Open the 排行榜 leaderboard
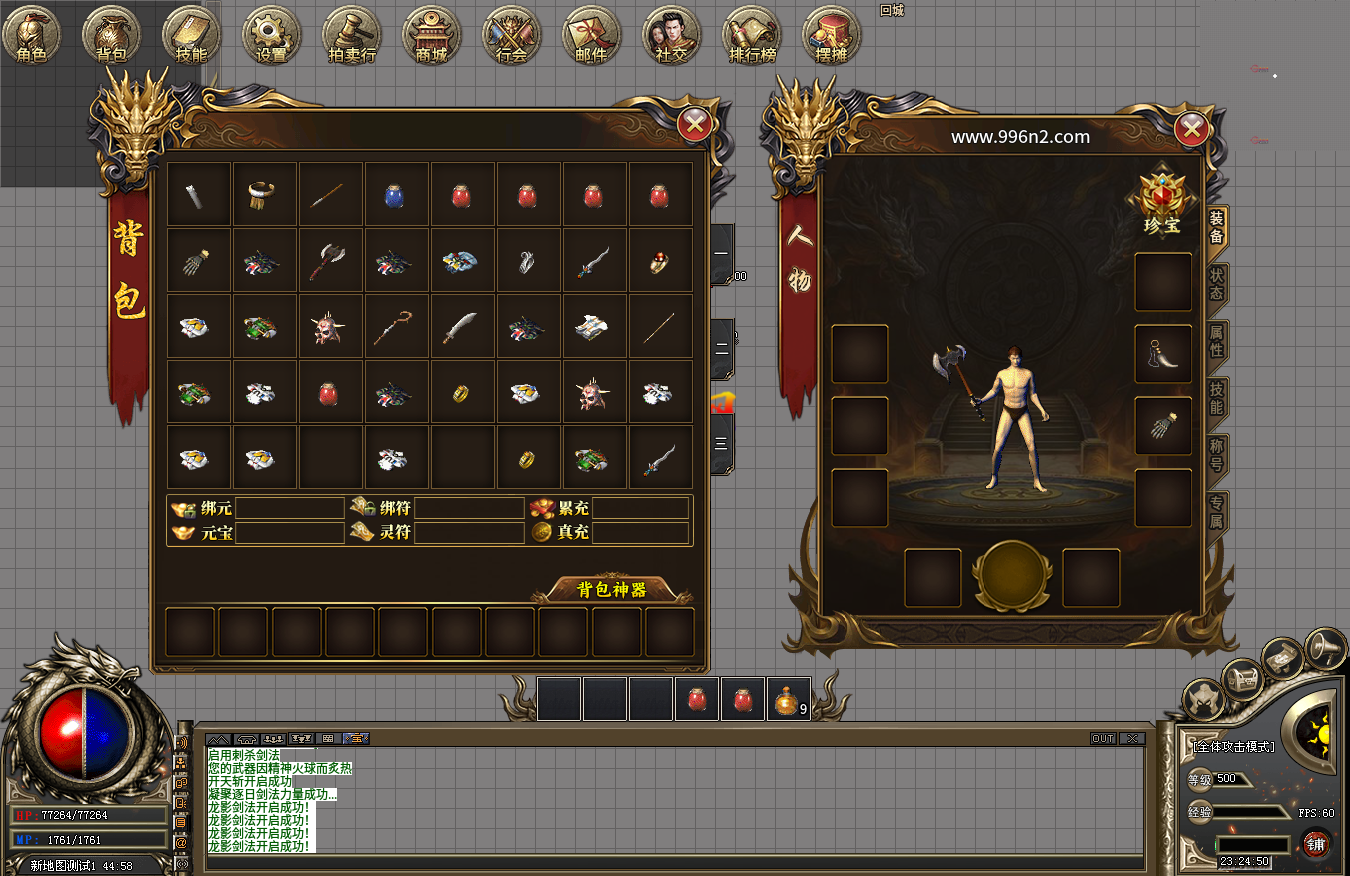Viewport: 1350px width, 876px height. (x=751, y=35)
